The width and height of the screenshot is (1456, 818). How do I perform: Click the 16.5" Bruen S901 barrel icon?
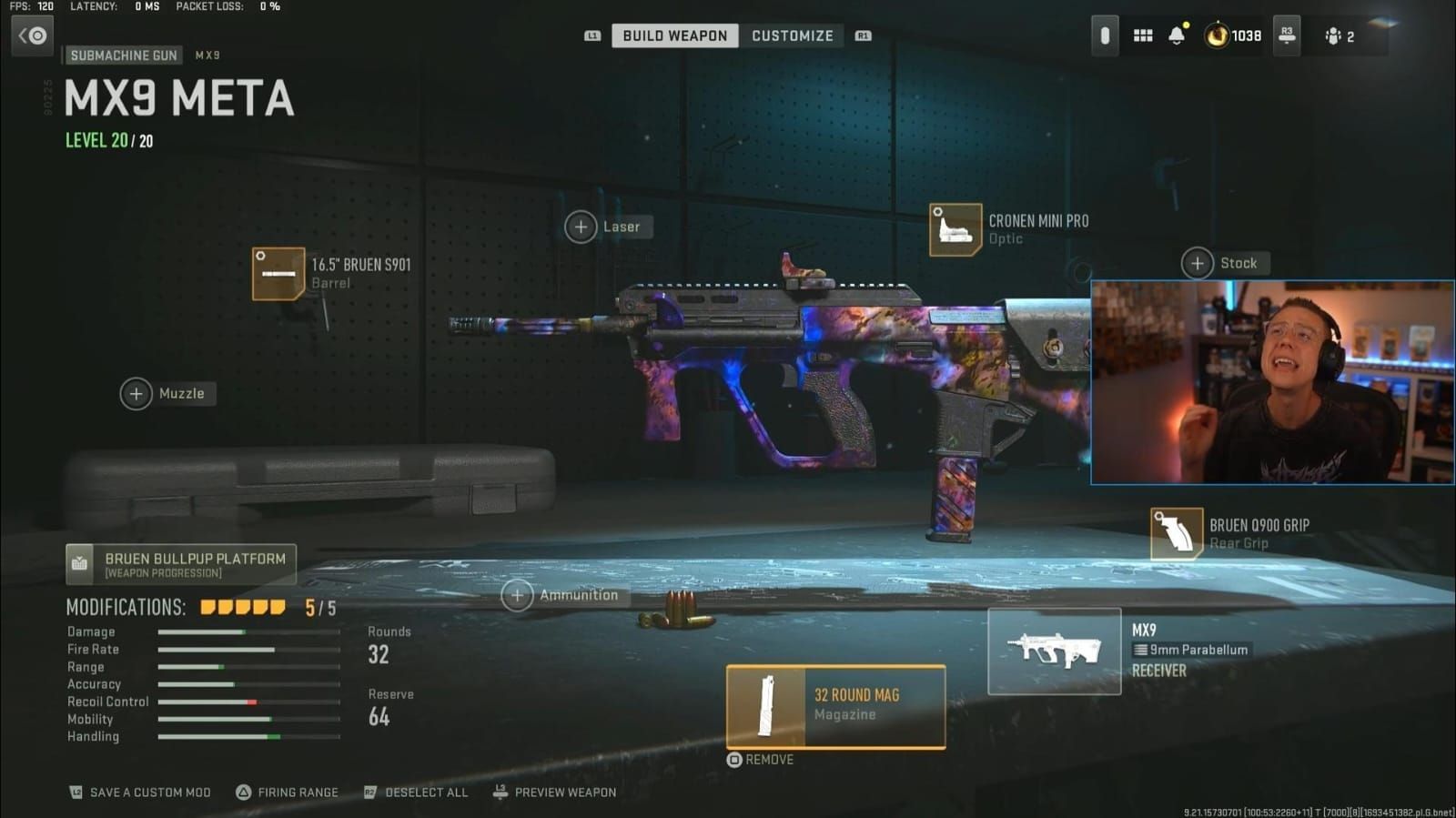[x=278, y=273]
